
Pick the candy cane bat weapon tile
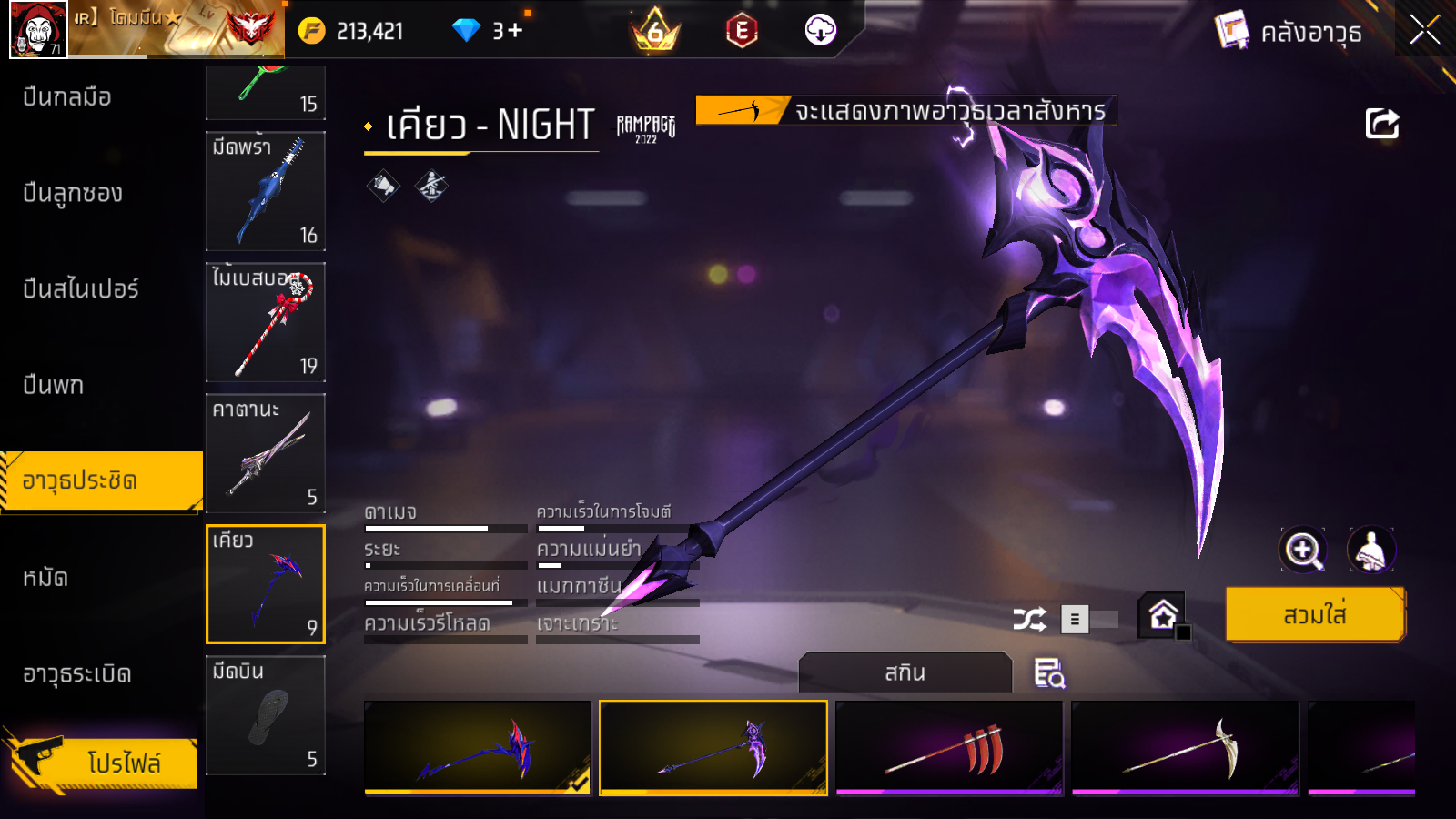(x=266, y=322)
